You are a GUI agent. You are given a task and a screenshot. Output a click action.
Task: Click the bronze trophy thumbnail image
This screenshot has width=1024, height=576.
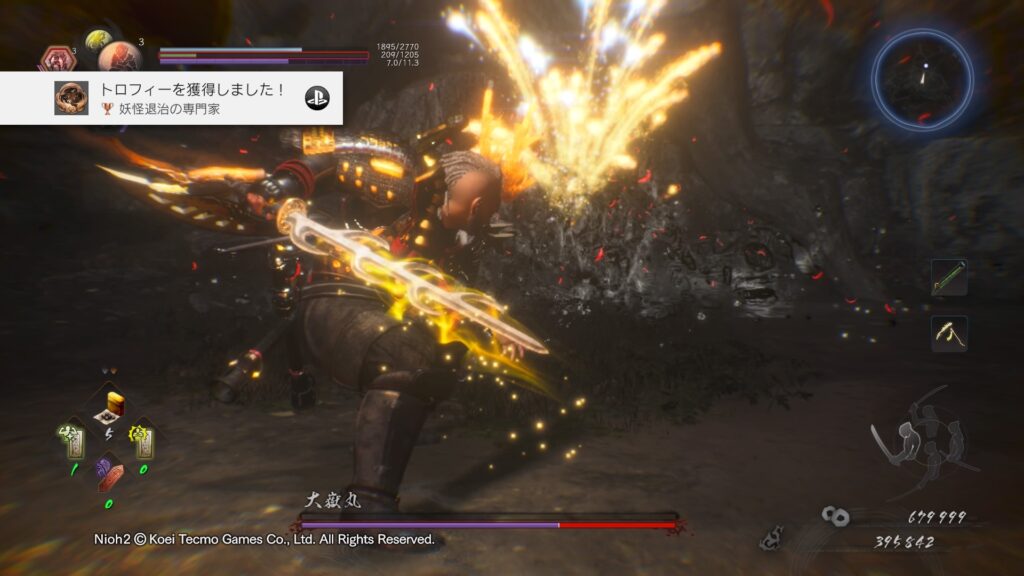pyautogui.click(x=71, y=98)
